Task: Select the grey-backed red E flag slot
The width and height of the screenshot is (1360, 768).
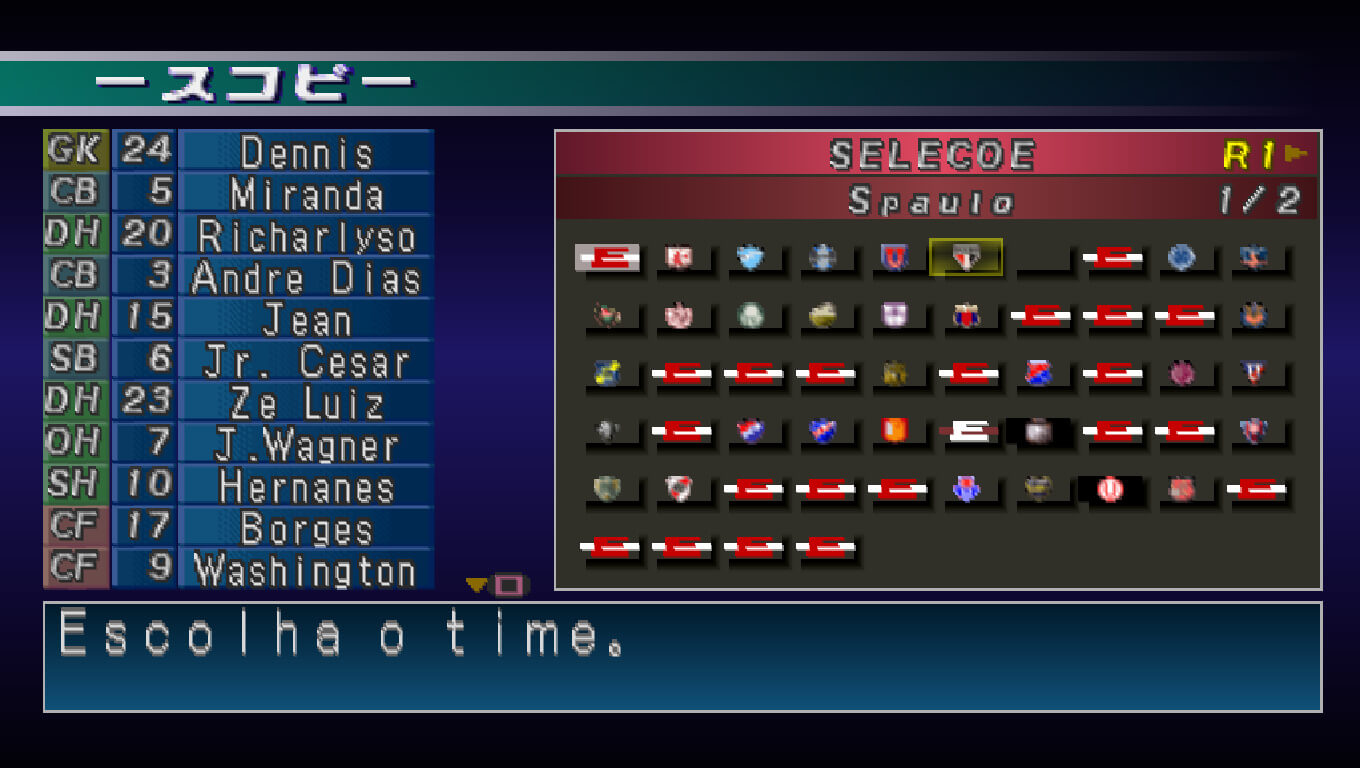Action: coord(607,258)
